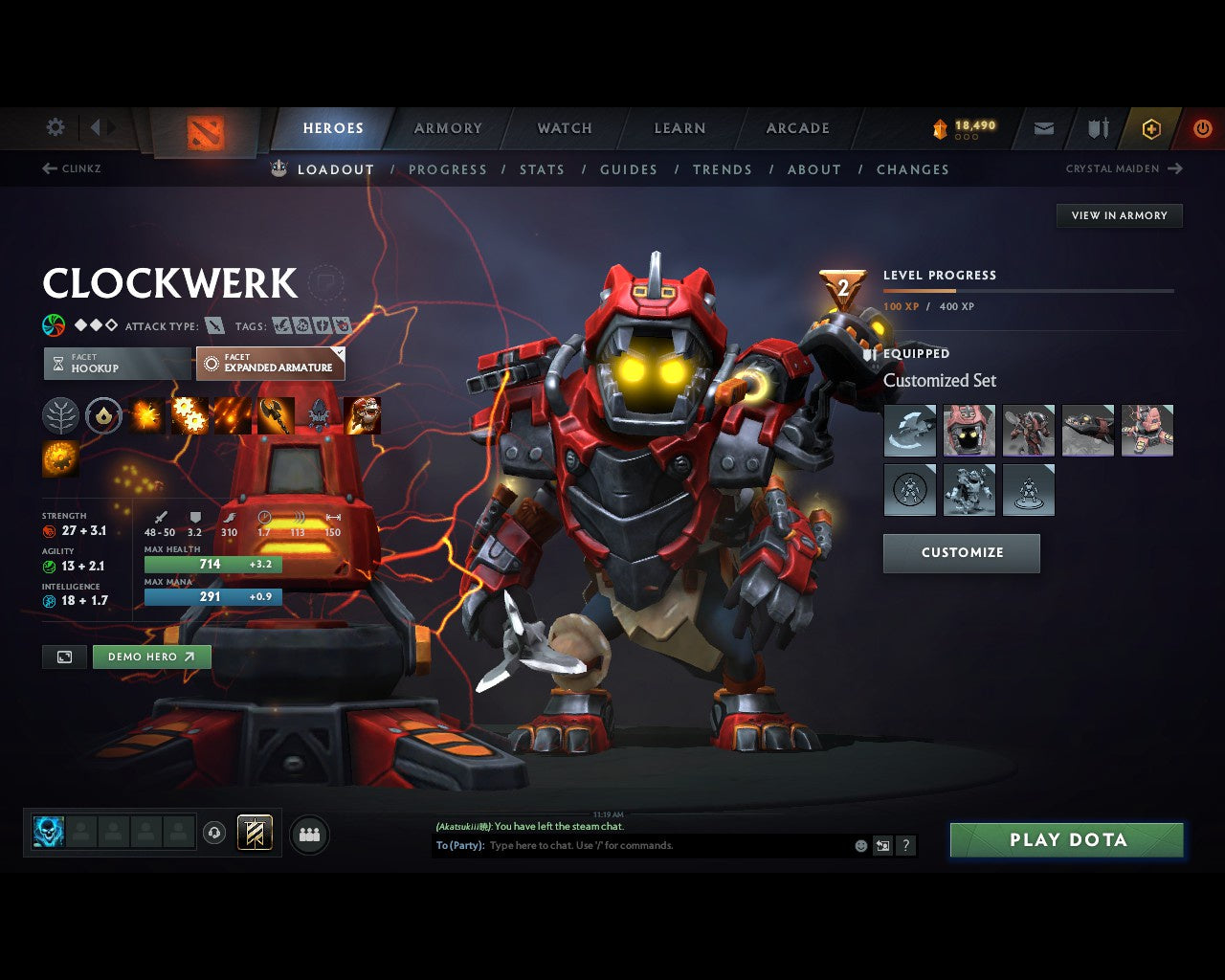Image resolution: width=1225 pixels, height=980 pixels.
Task: Click the Customize button
Action: (961, 553)
